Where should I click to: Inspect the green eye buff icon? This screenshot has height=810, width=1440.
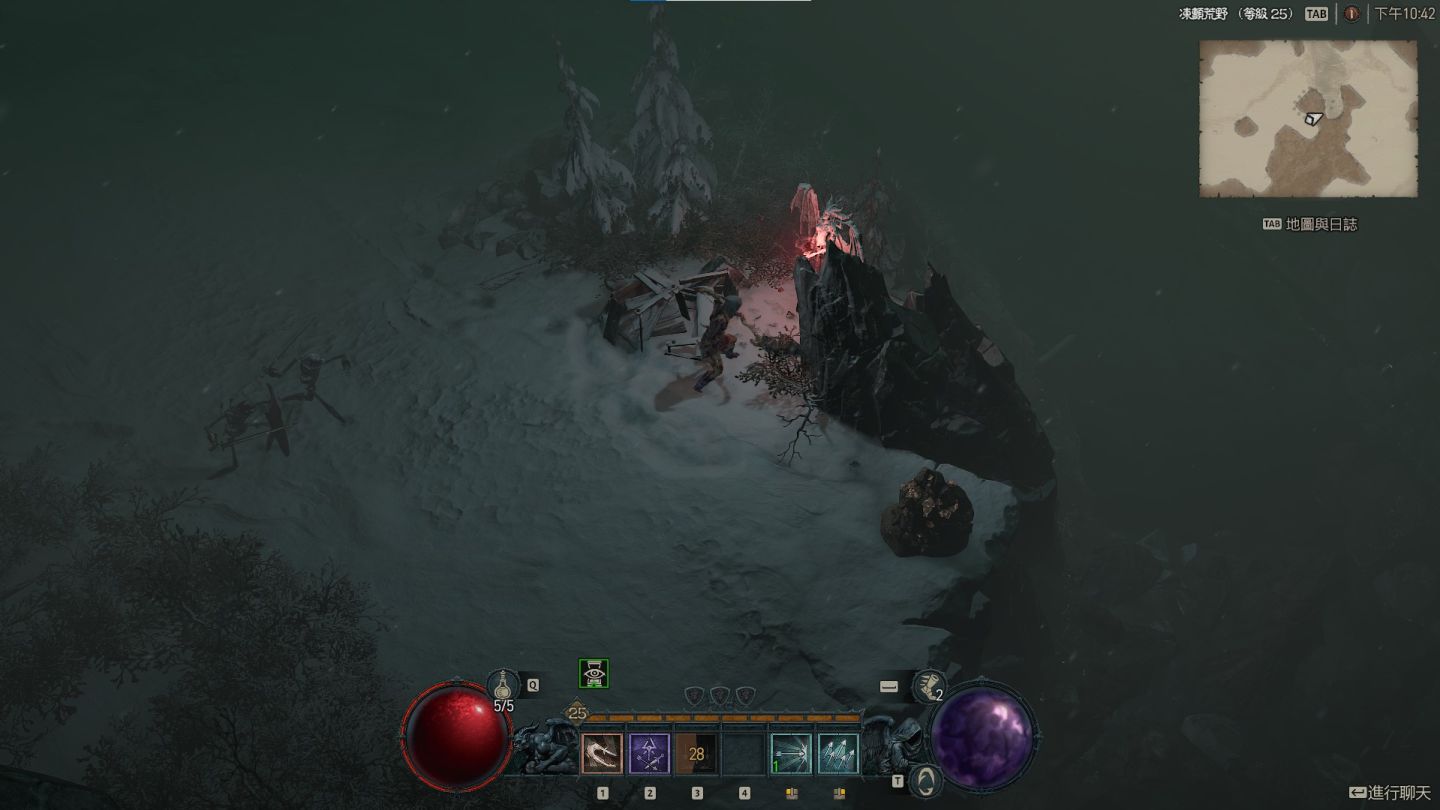click(x=594, y=674)
